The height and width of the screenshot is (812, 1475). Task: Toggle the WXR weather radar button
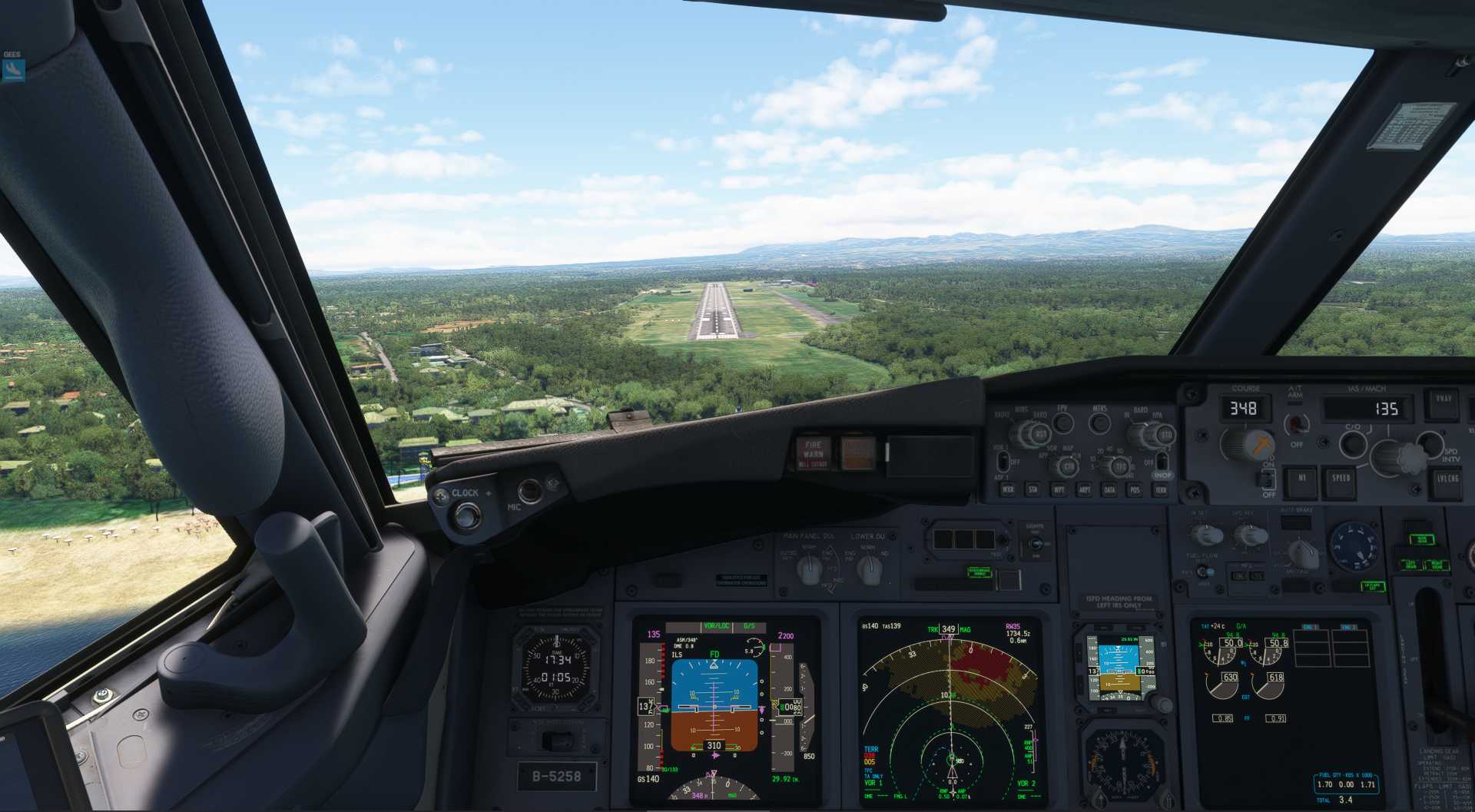coord(1008,489)
